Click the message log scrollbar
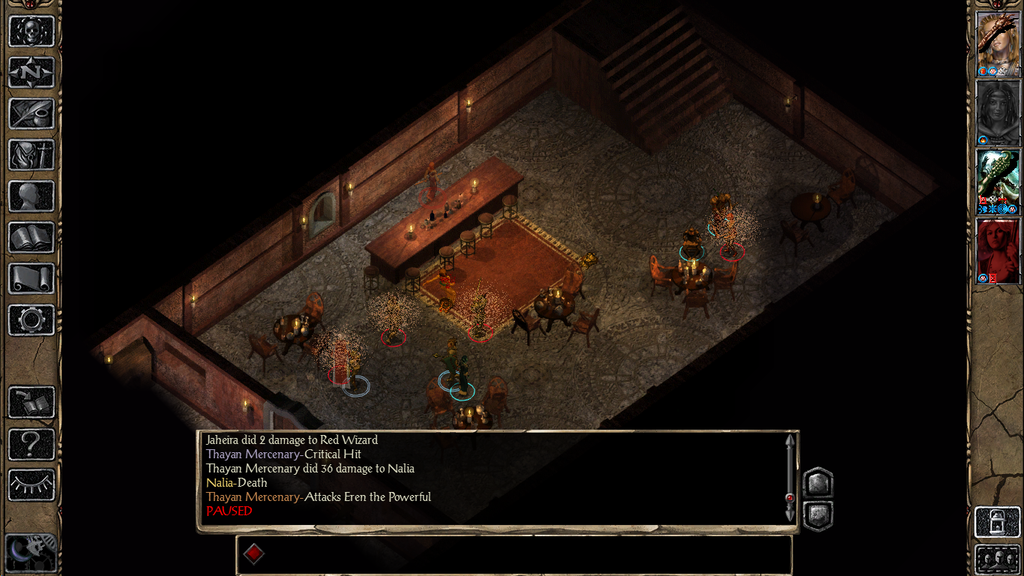1024x576 pixels. pyautogui.click(x=790, y=478)
